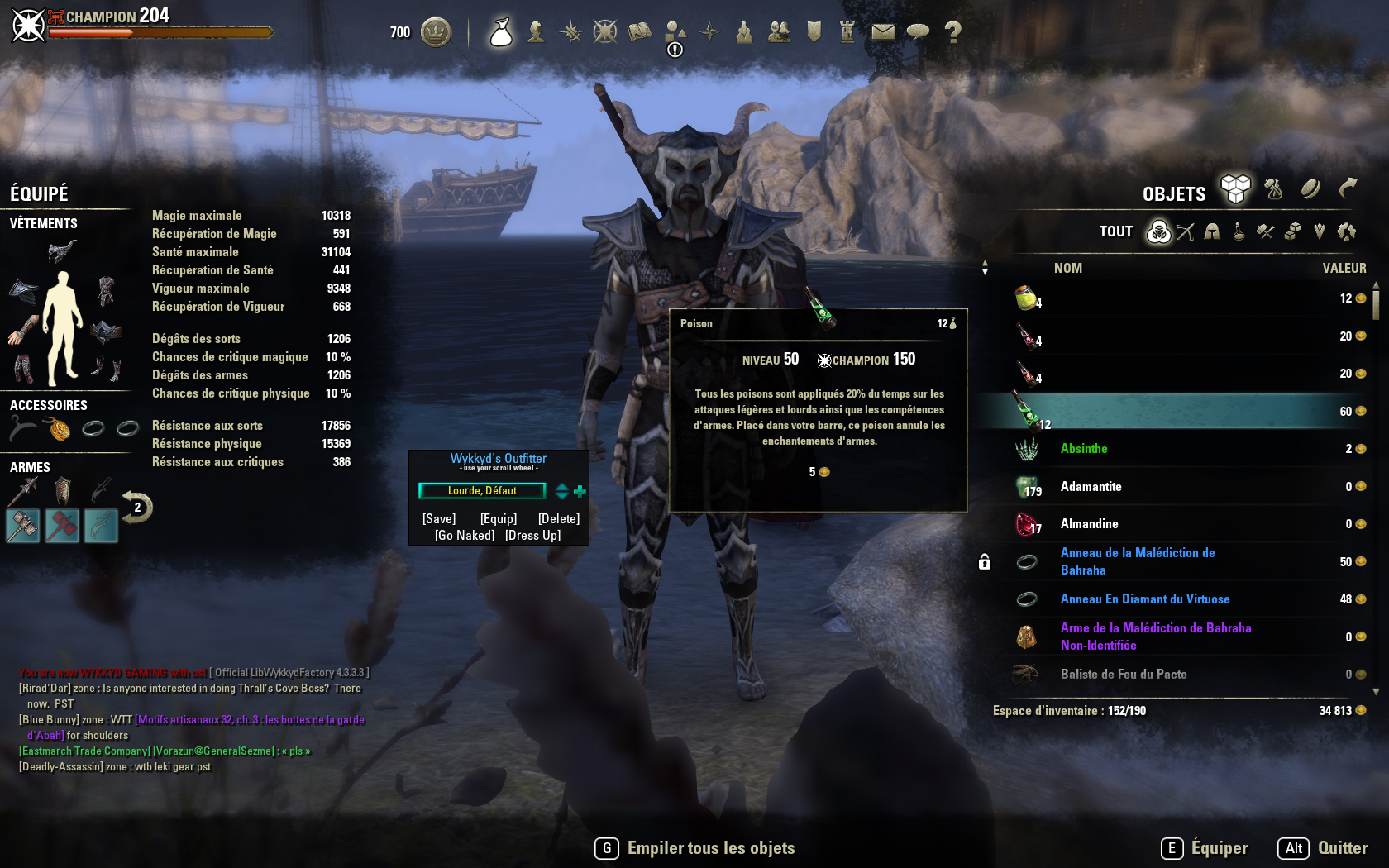The image size is (1389, 868).
Task: Open the chat speech bubble icon
Action: click(918, 31)
